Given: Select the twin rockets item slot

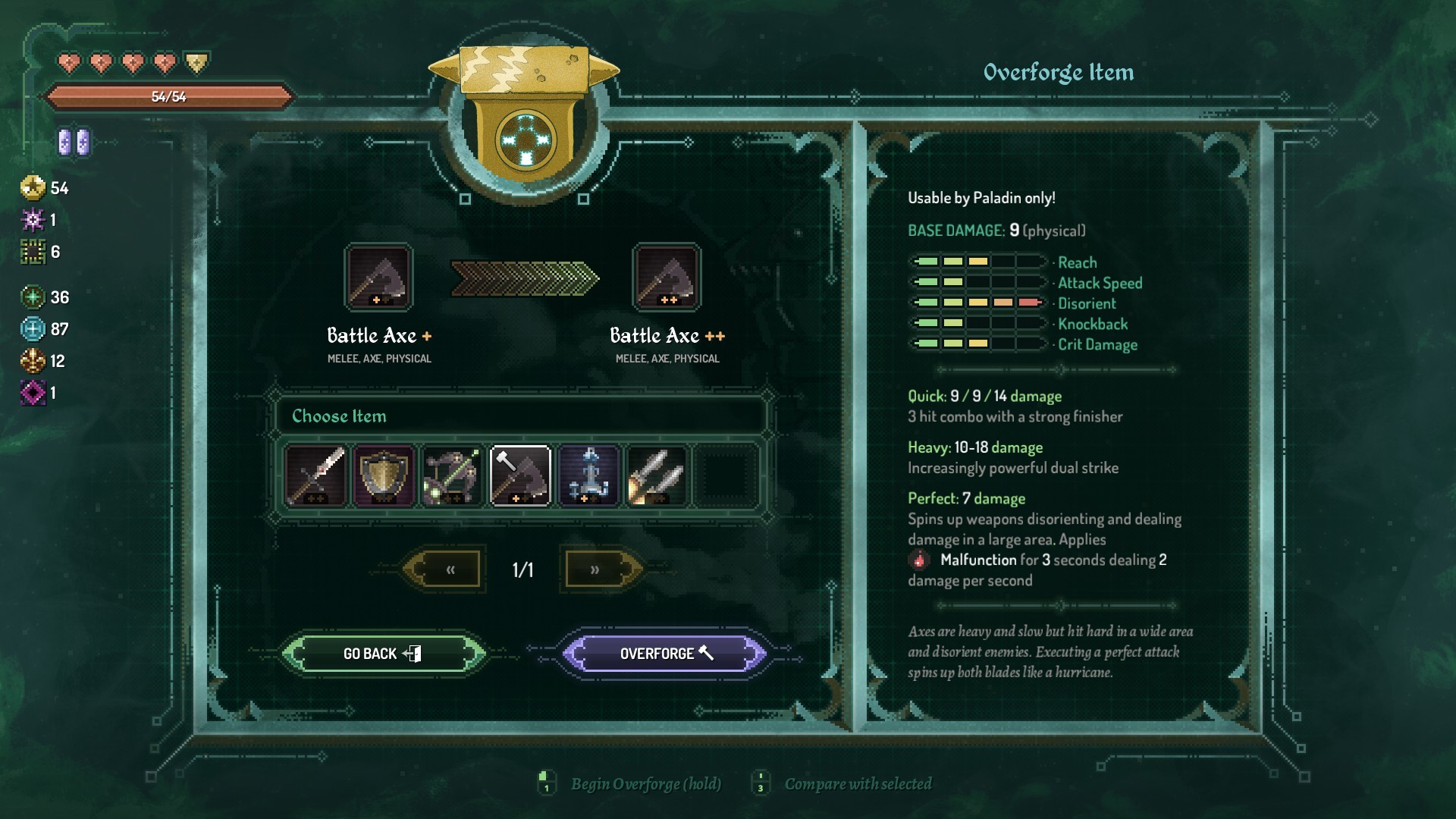Looking at the screenshot, I should click(x=657, y=475).
